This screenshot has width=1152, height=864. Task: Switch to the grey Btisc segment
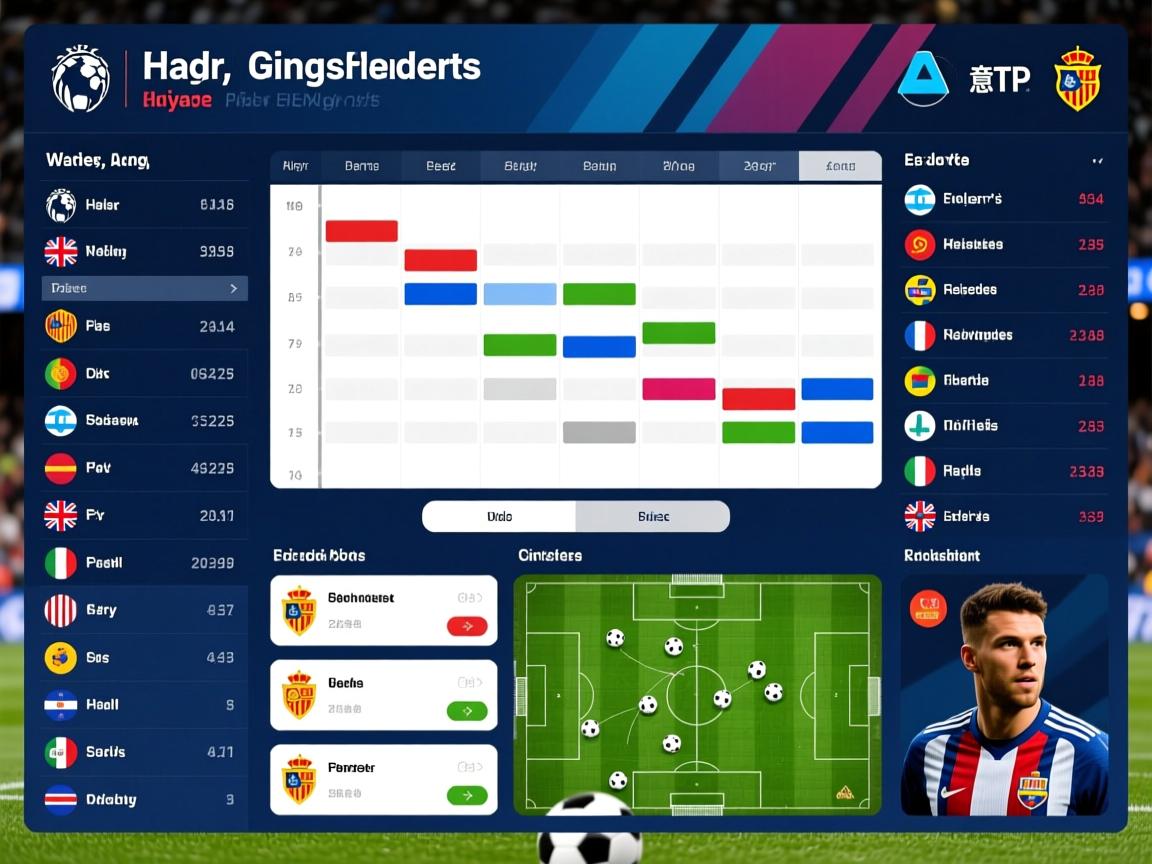point(653,517)
